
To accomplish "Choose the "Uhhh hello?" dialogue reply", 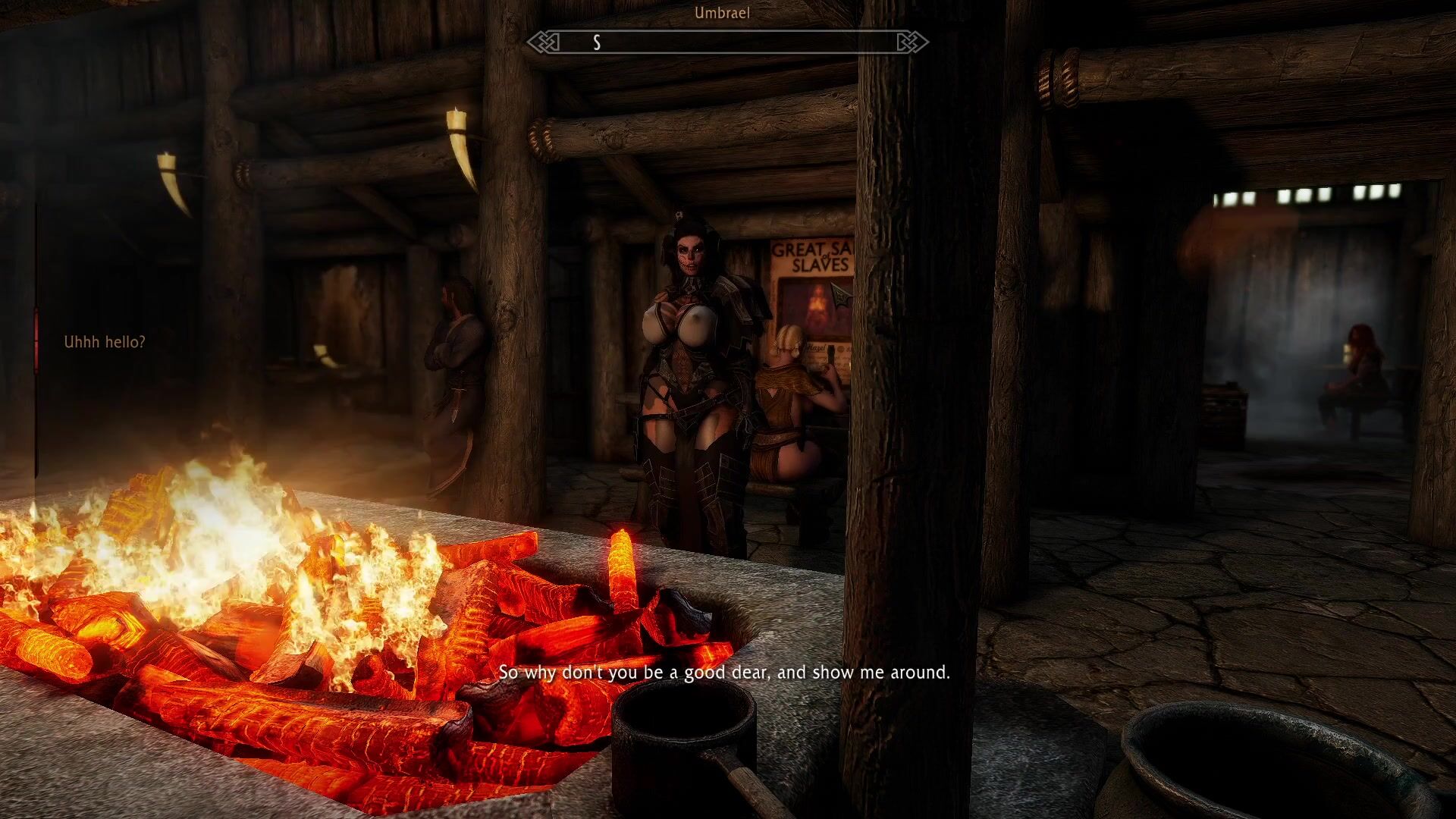I will (105, 342).
